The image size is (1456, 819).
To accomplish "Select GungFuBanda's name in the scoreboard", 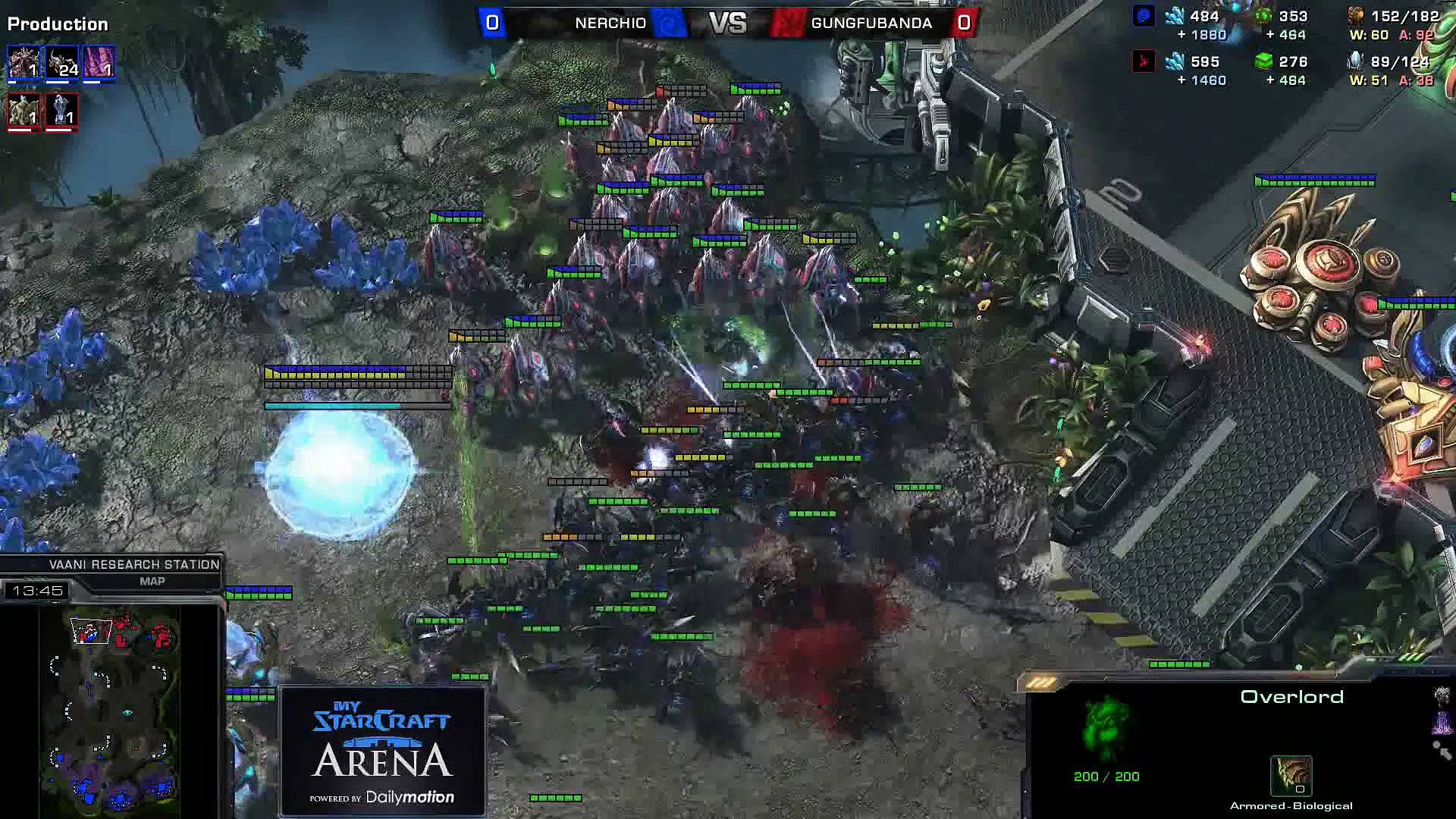I will pyautogui.click(x=871, y=23).
